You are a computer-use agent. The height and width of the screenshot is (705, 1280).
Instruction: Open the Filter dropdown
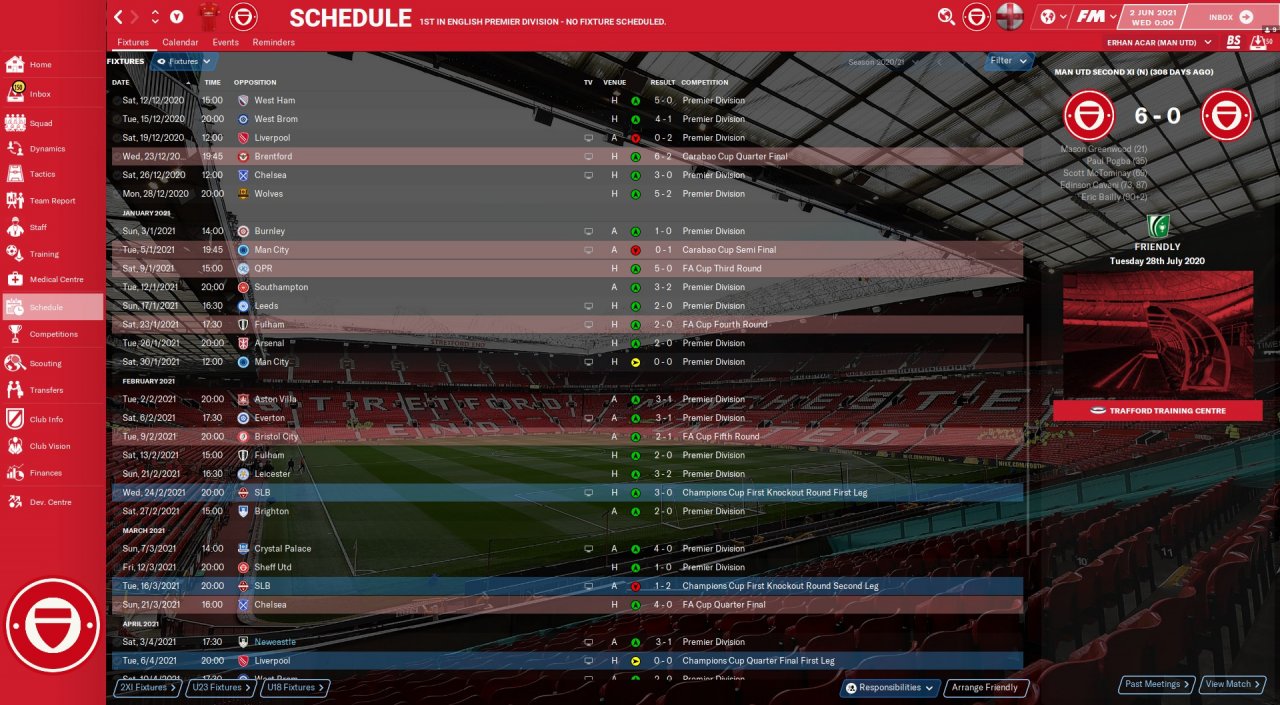click(1008, 61)
